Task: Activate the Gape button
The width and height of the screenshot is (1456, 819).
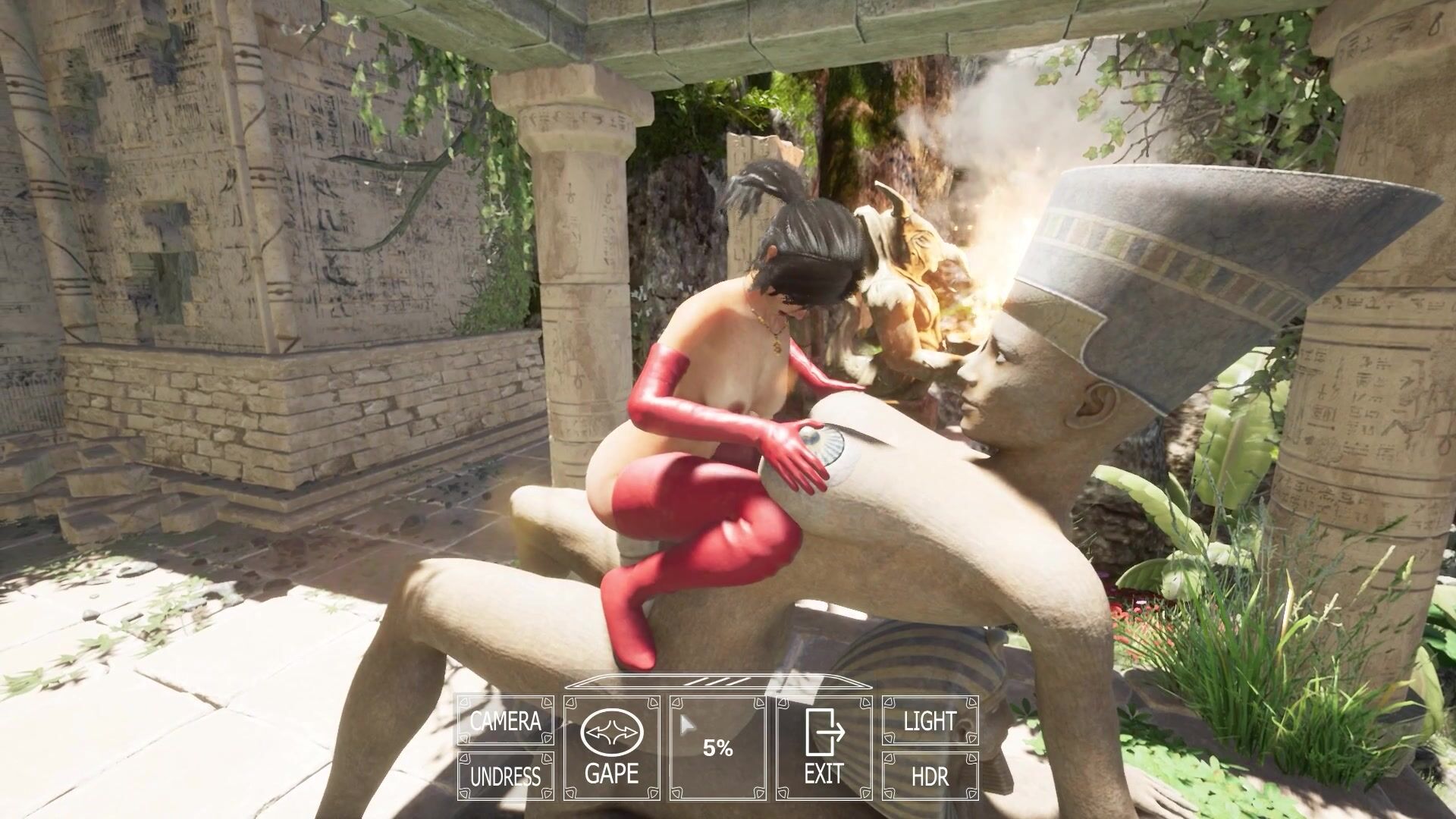Action: [x=611, y=748]
